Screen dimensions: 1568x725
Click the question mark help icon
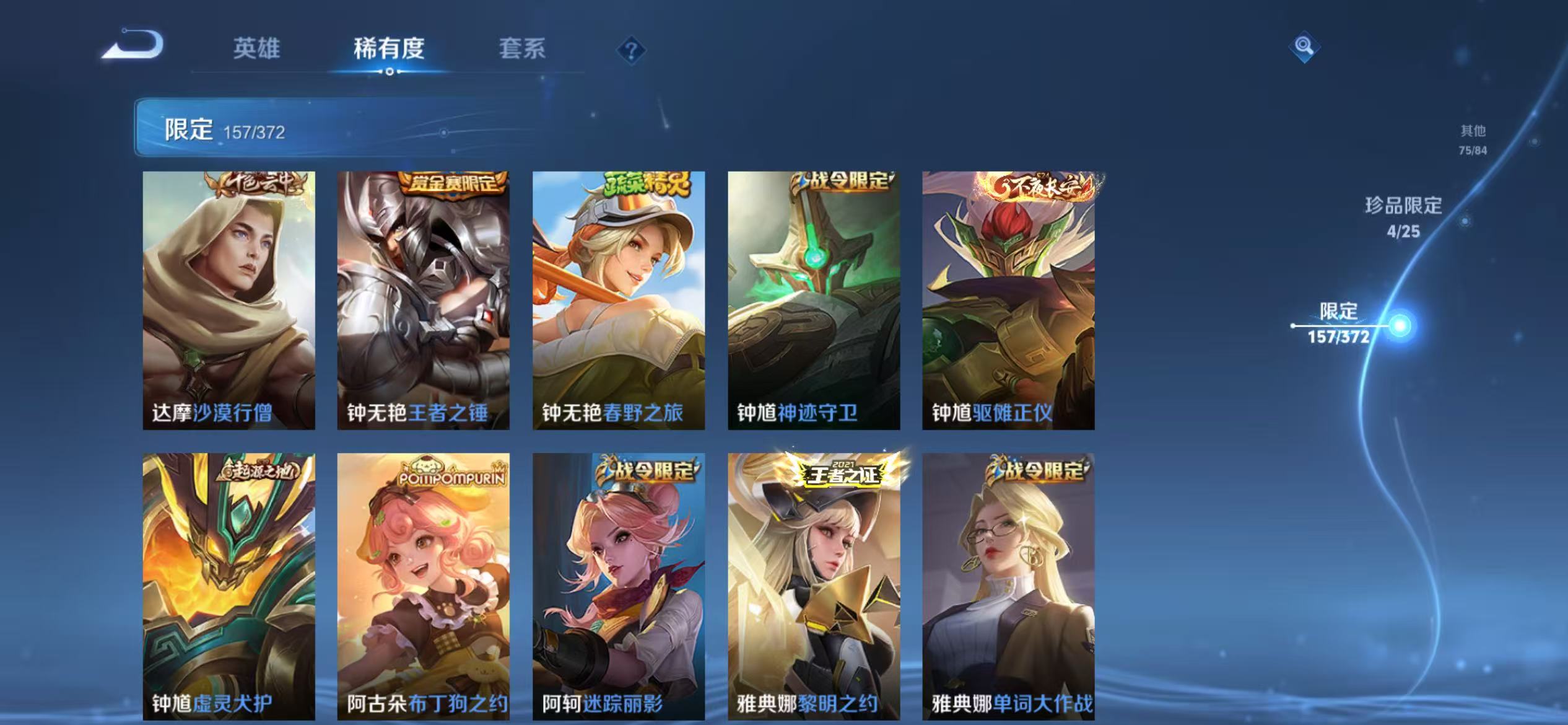tap(630, 51)
